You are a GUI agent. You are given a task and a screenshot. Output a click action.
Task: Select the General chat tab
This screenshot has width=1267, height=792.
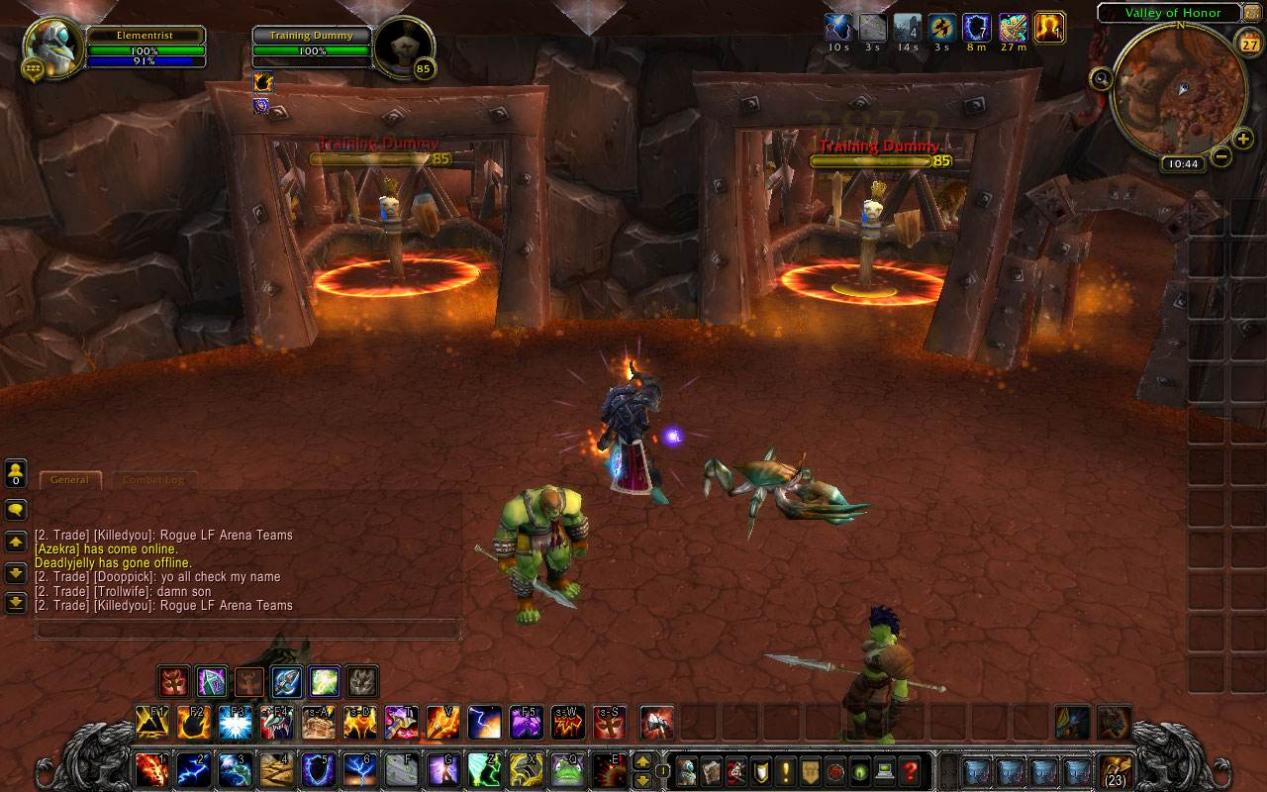click(x=70, y=480)
